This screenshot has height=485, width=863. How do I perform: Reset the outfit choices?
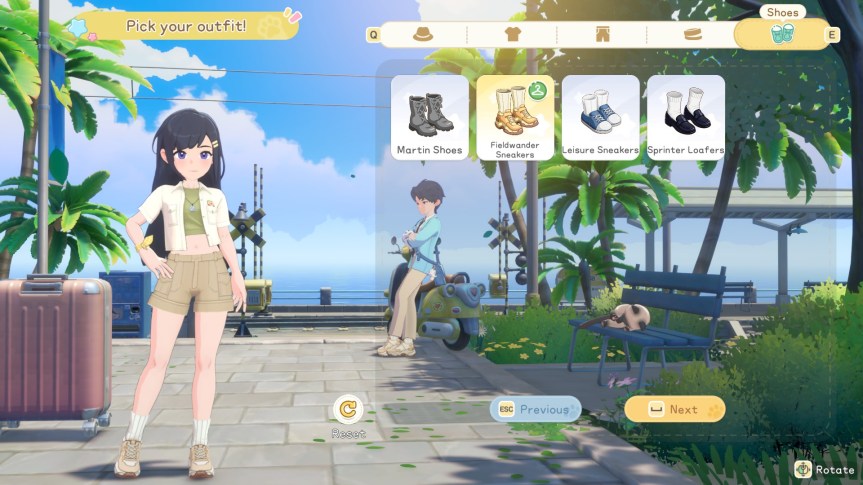click(x=349, y=409)
